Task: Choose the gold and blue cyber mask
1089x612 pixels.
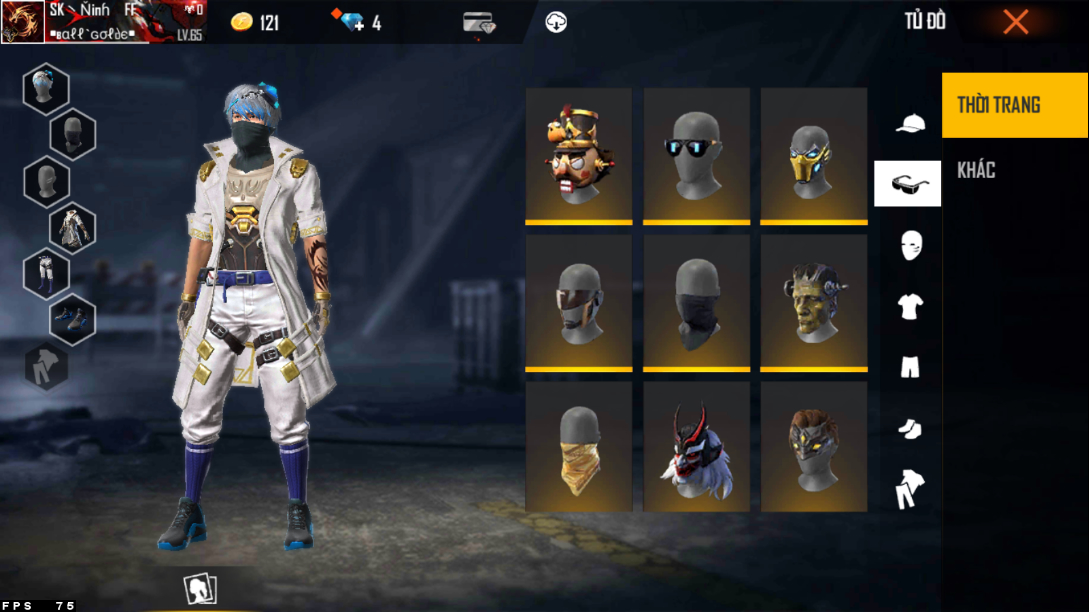Action: 813,155
